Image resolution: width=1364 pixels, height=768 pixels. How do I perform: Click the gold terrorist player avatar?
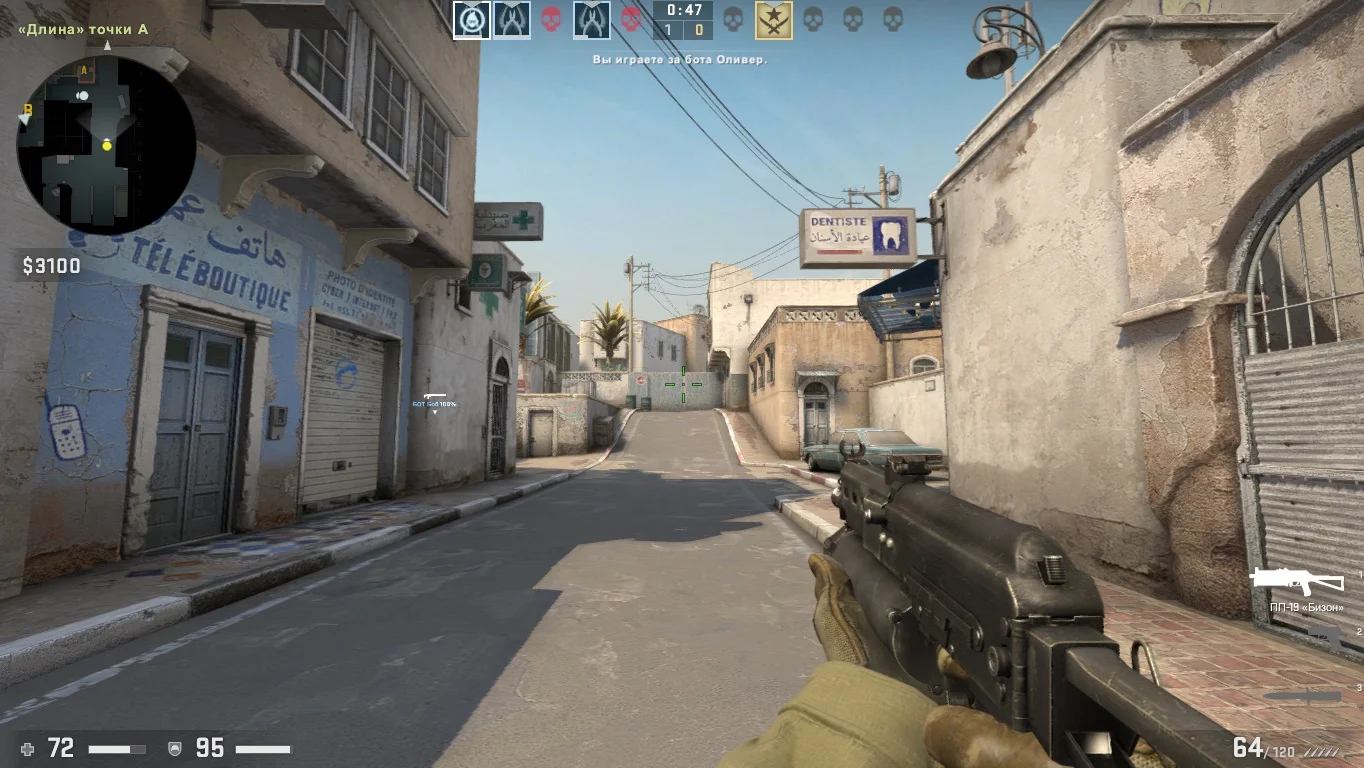pyautogui.click(x=773, y=20)
